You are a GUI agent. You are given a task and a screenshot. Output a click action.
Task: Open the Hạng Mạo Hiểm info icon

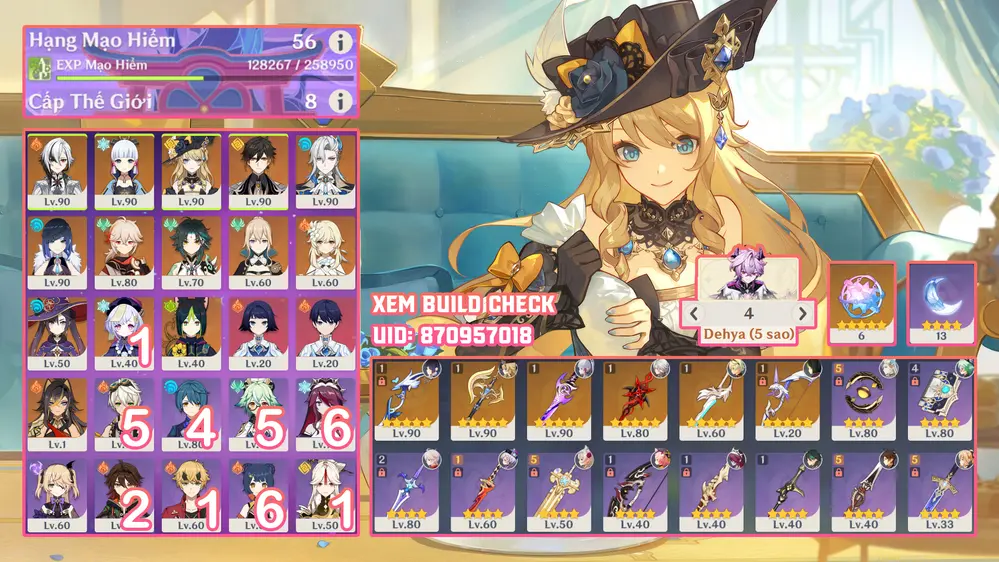(x=342, y=42)
